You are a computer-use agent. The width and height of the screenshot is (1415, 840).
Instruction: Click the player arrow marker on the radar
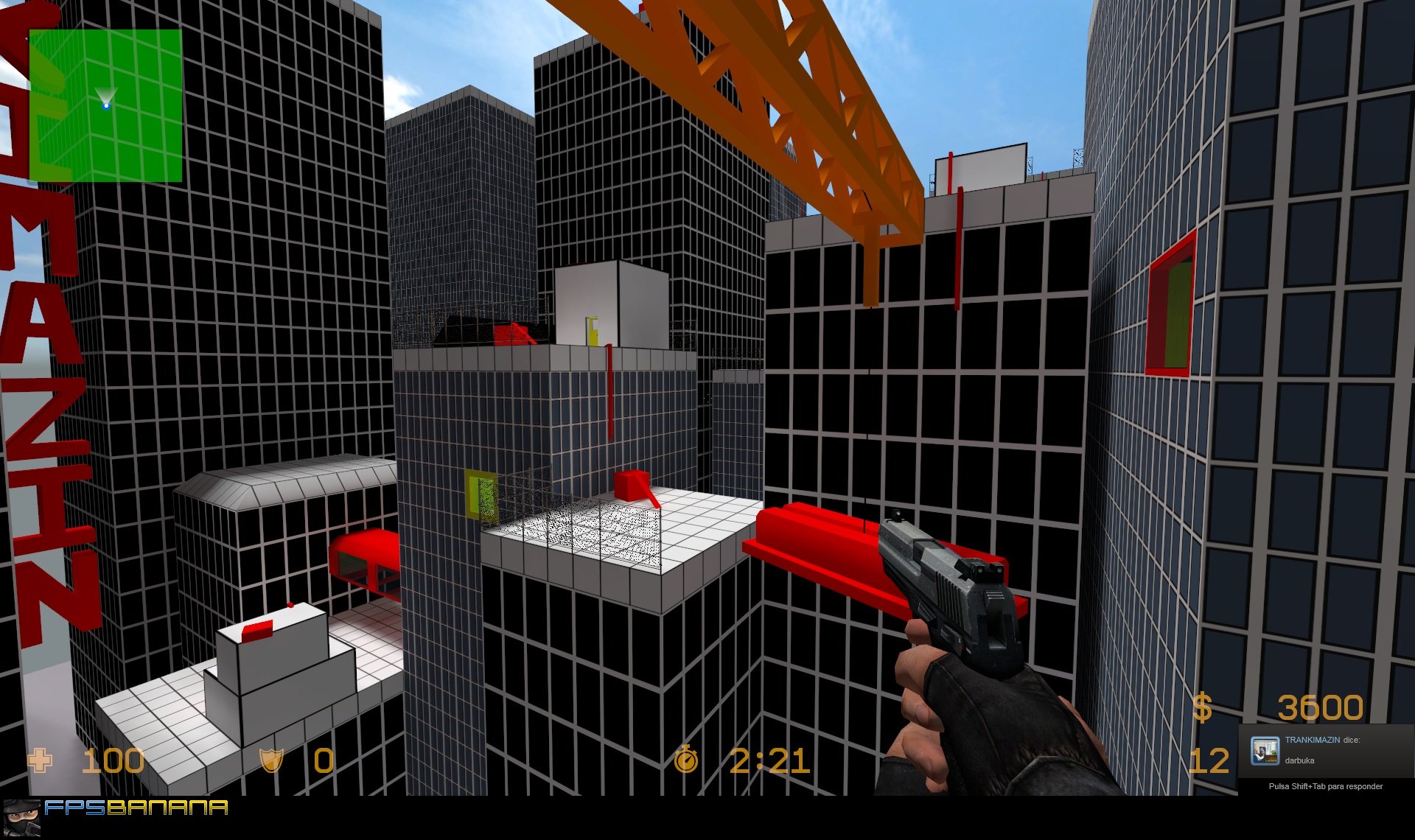coord(105,98)
